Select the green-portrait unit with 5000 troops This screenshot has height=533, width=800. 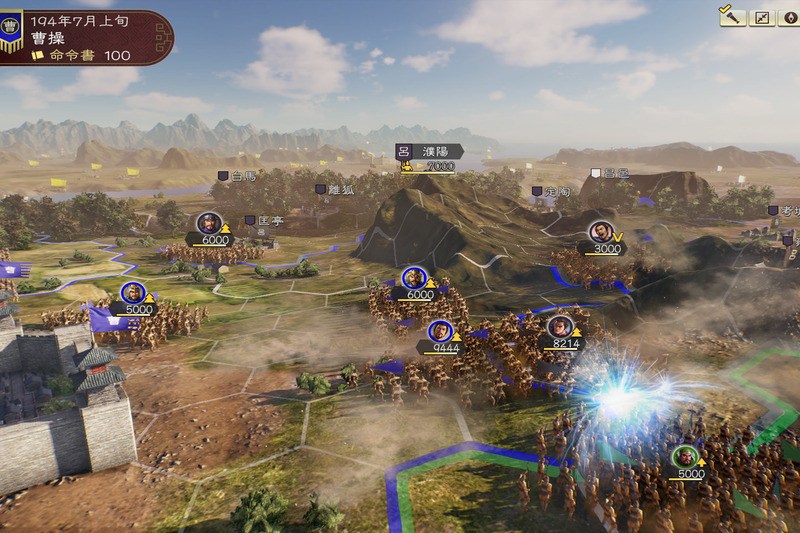pos(688,461)
